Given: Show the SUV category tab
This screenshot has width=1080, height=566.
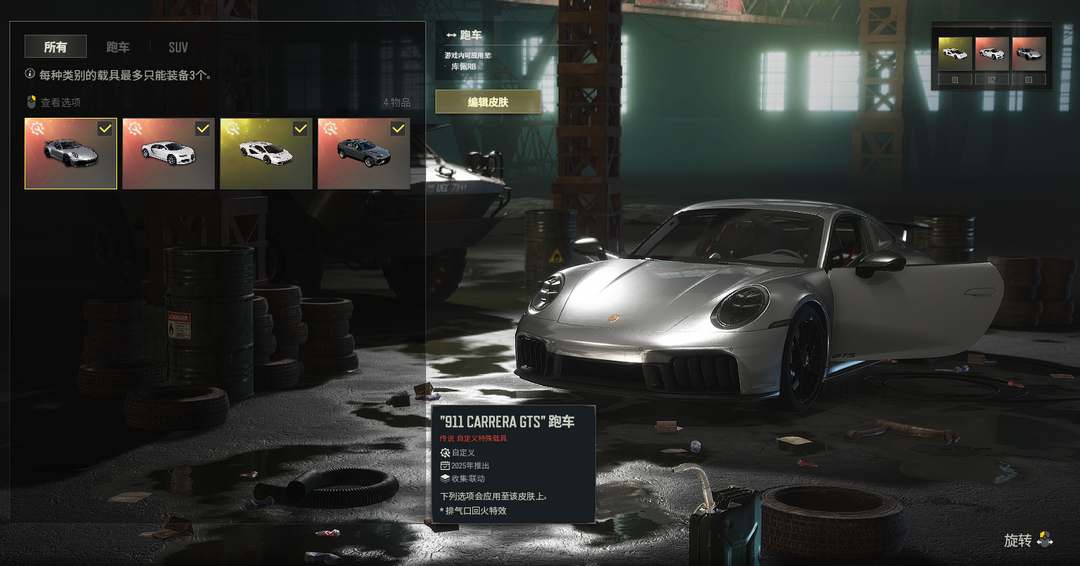Looking at the screenshot, I should 178,47.
